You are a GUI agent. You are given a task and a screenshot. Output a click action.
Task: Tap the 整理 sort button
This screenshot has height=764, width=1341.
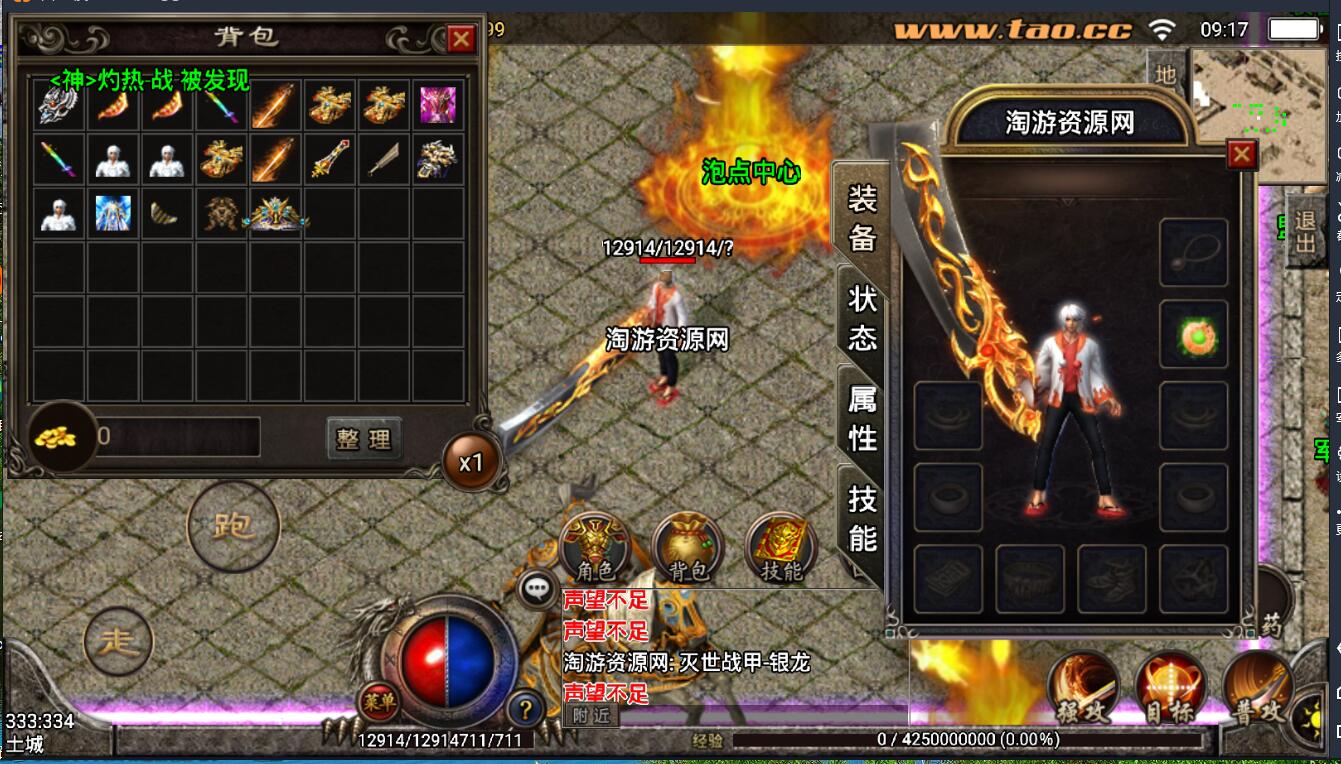[364, 438]
